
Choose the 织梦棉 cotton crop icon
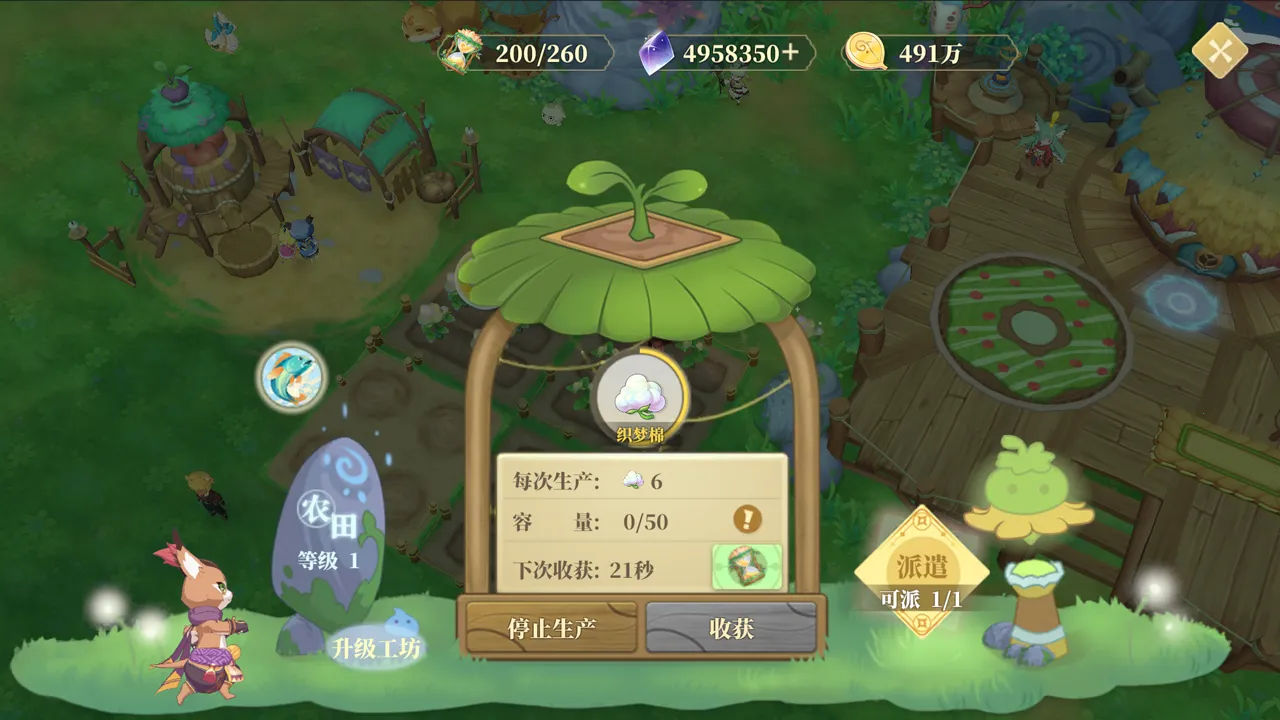(640, 395)
